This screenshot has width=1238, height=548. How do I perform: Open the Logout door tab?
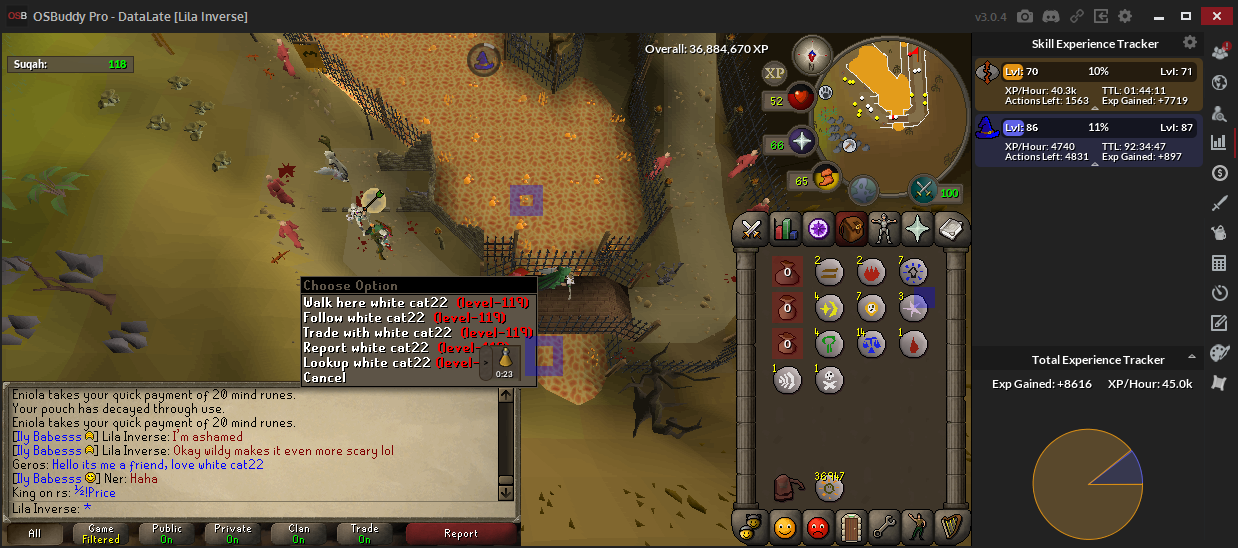pyautogui.click(x=851, y=526)
